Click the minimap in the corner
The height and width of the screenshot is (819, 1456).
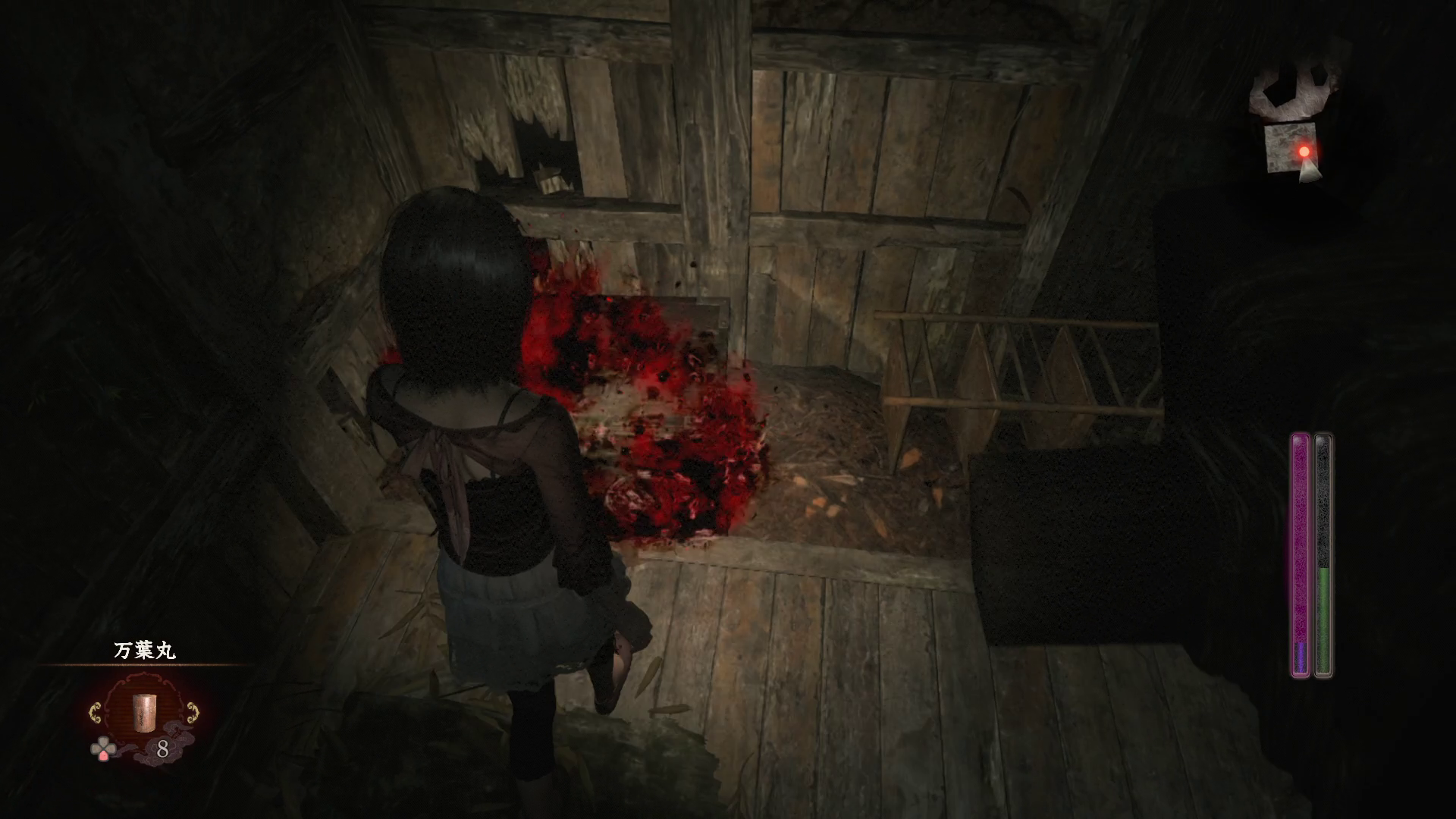coord(1292,125)
